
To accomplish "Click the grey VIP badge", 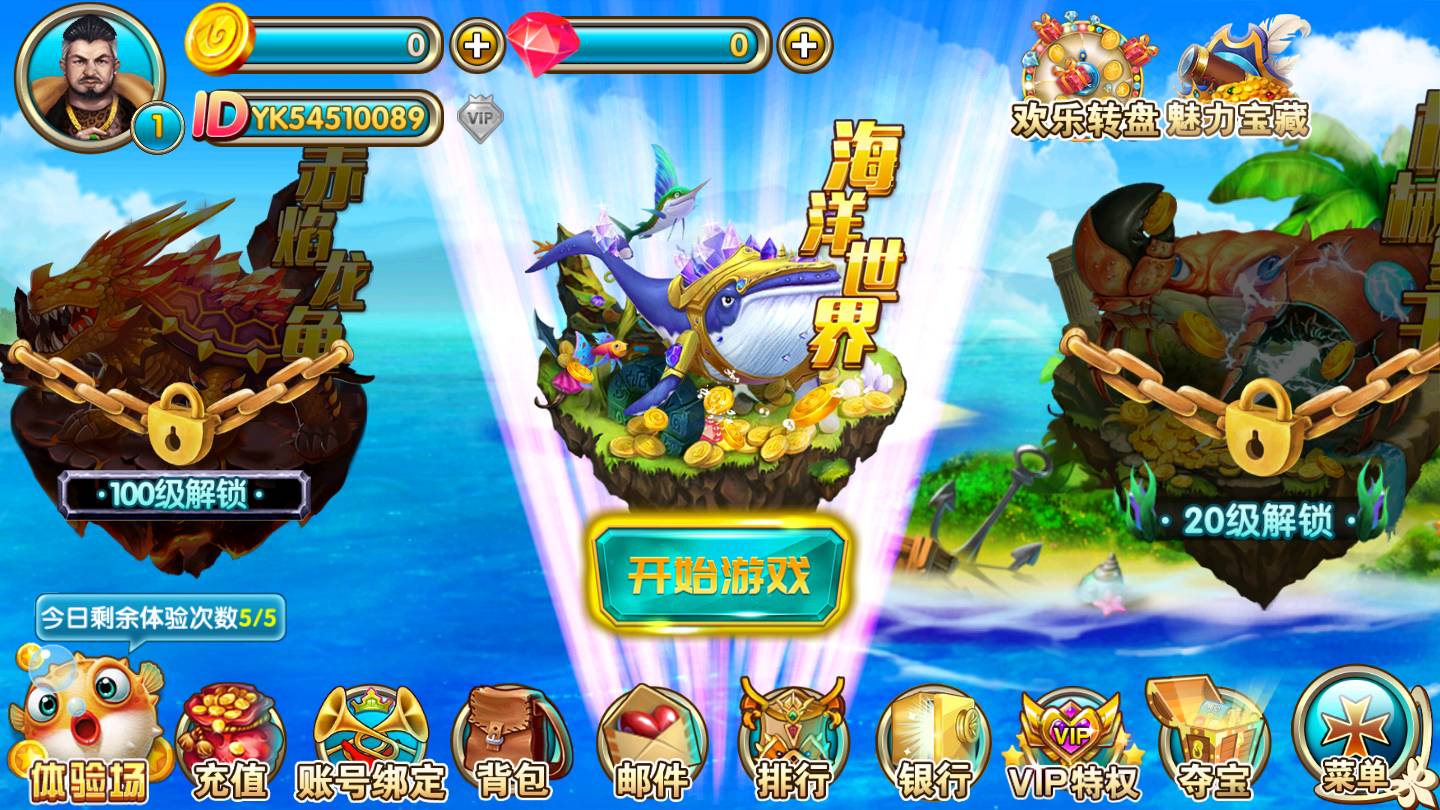I will (x=480, y=118).
